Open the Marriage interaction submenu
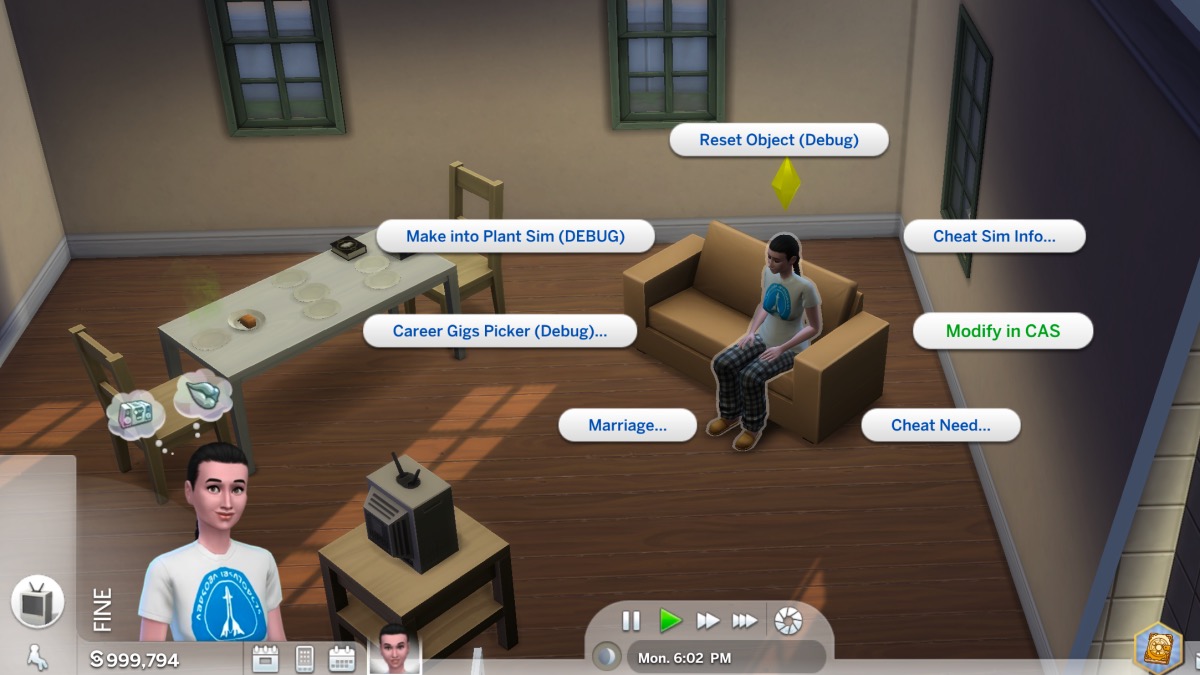 pyautogui.click(x=627, y=425)
